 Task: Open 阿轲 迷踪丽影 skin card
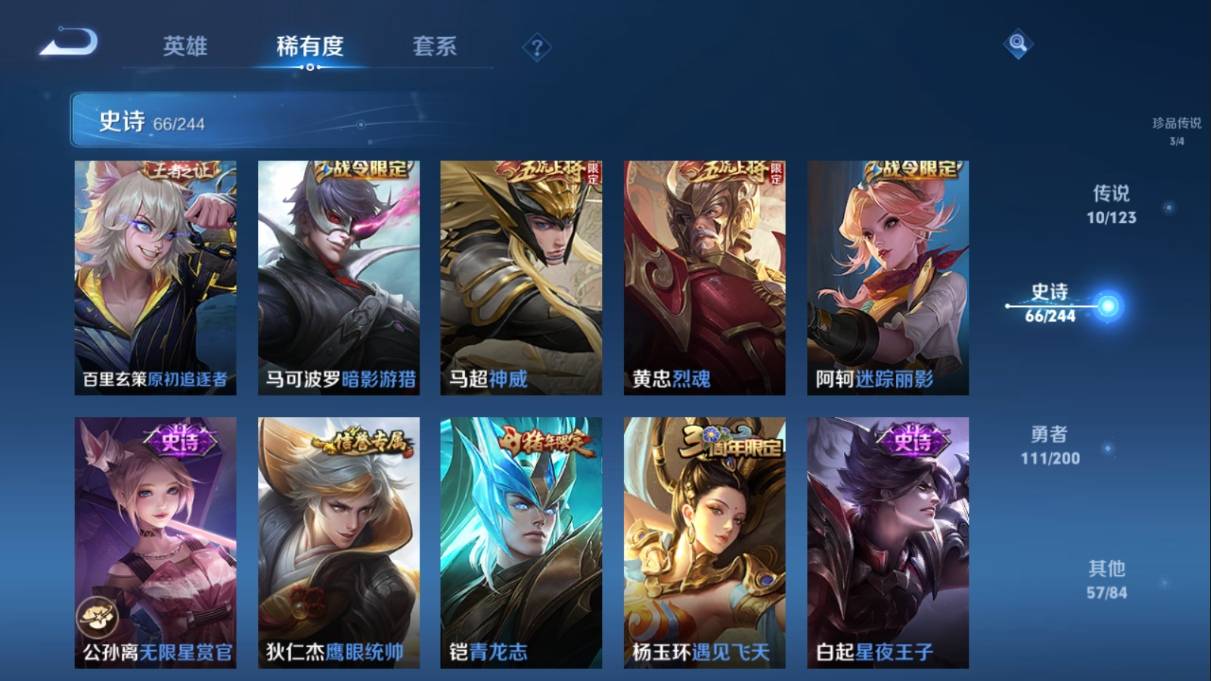(888, 278)
